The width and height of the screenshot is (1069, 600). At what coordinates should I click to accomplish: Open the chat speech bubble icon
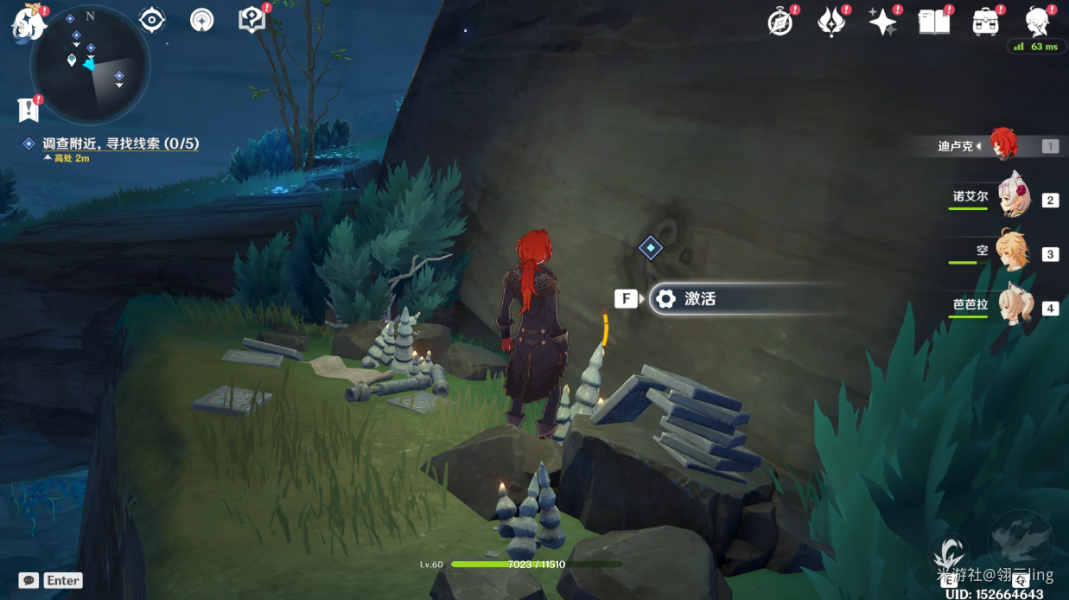coord(29,580)
